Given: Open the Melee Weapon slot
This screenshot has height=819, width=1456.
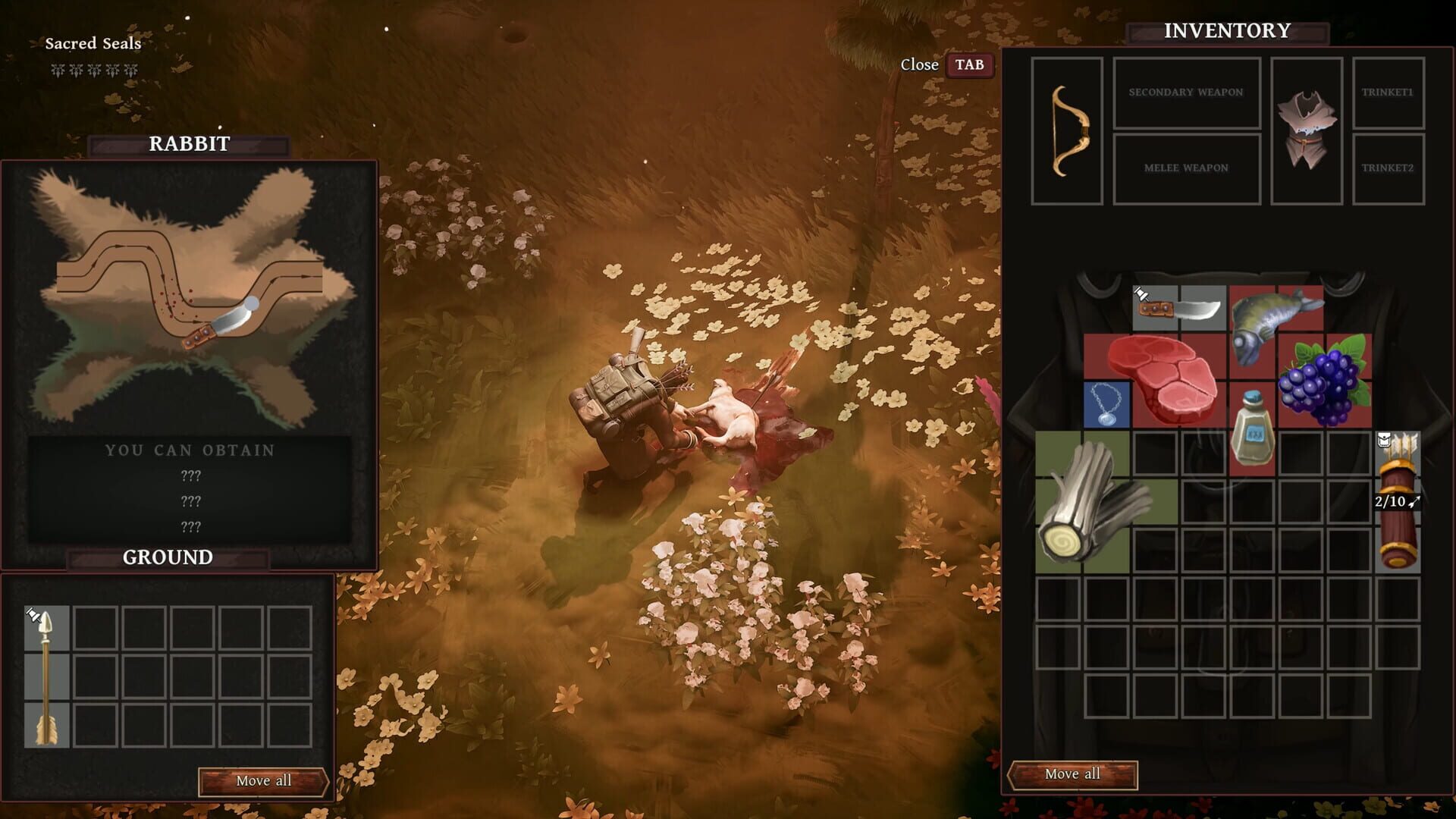Looking at the screenshot, I should 1187,168.
